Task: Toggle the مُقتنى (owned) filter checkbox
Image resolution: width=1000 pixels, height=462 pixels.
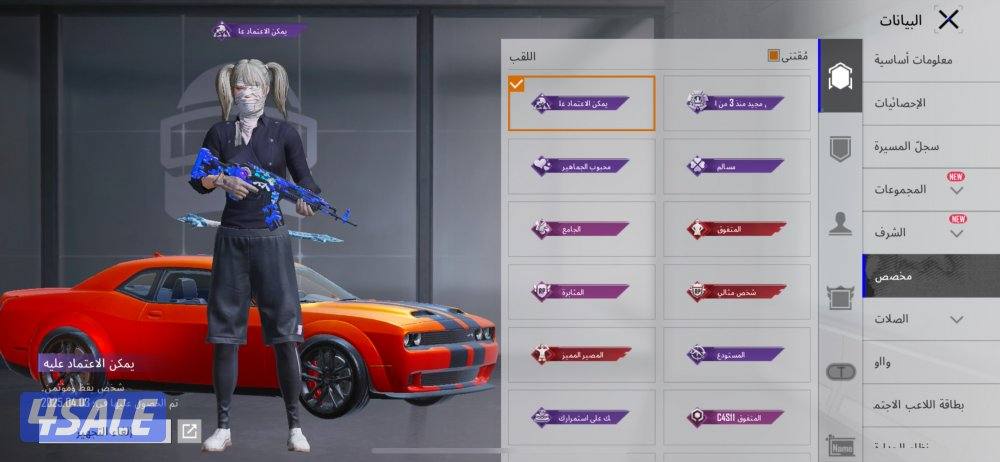Action: point(773,56)
